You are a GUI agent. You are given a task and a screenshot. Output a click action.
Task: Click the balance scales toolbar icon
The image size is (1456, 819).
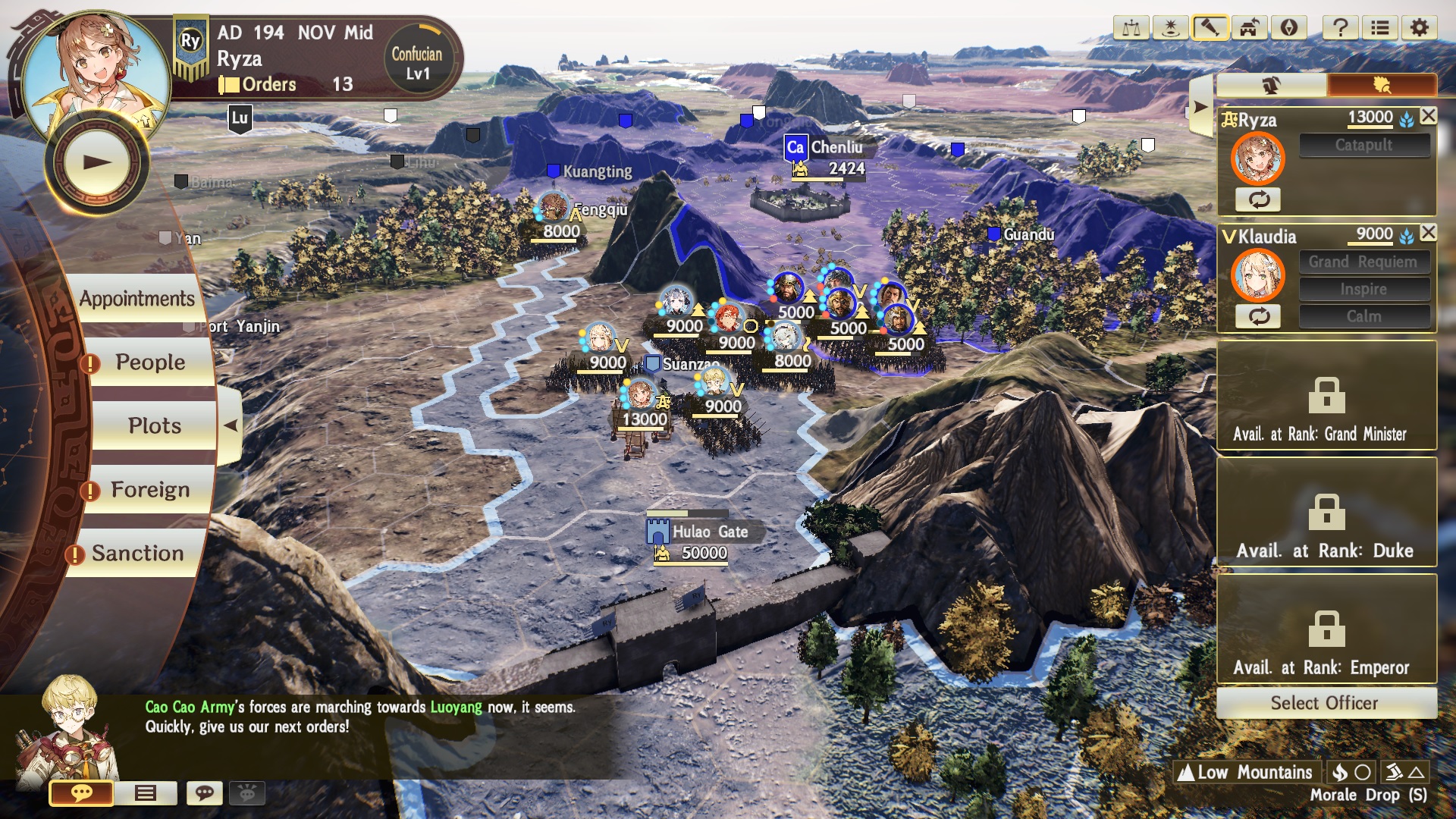pyautogui.click(x=1131, y=29)
